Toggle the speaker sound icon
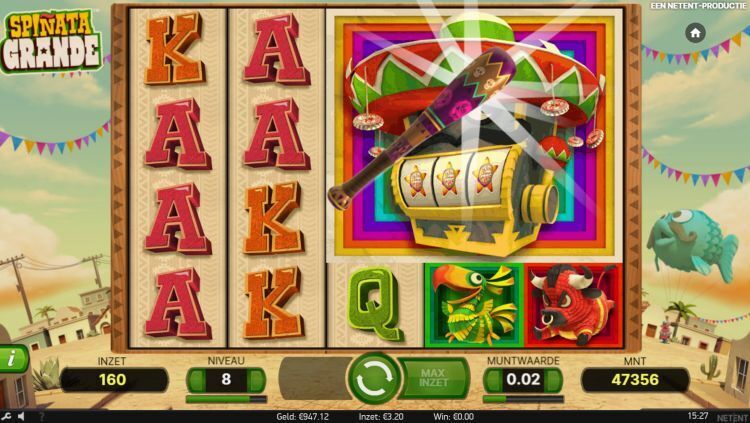Image resolution: width=750 pixels, height=423 pixels. pyautogui.click(x=22, y=415)
